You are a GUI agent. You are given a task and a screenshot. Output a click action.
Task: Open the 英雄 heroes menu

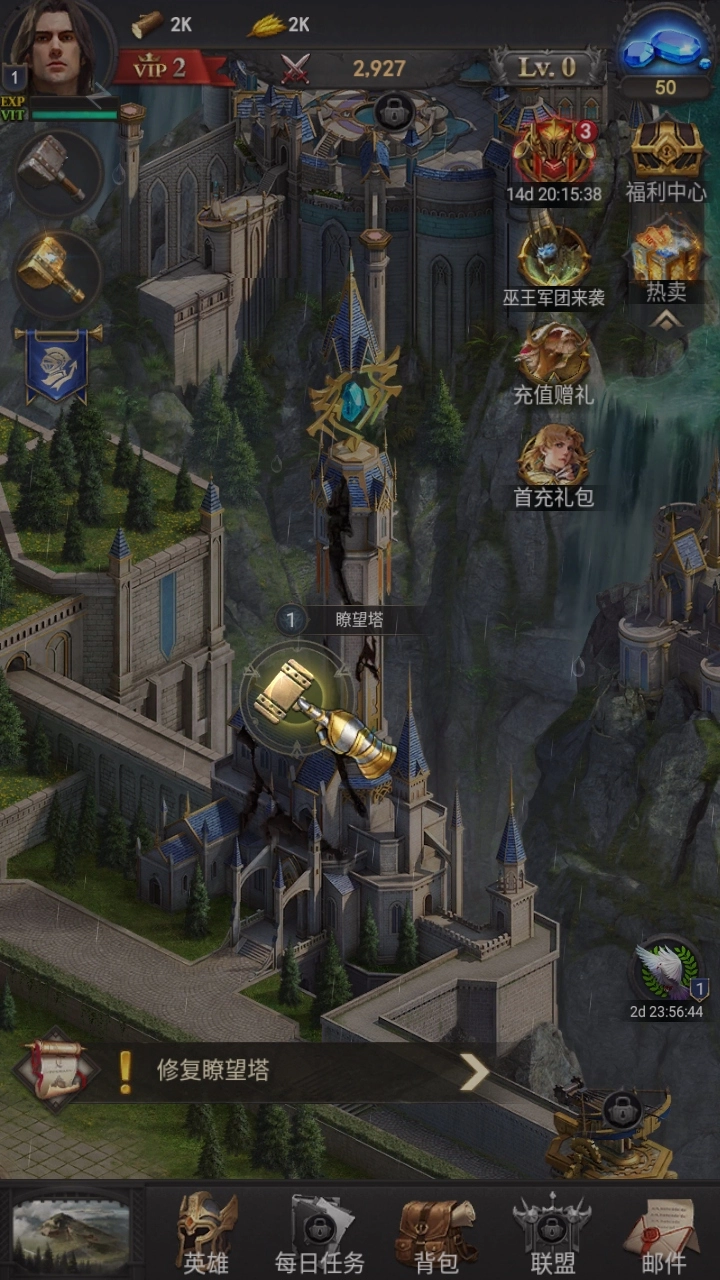pyautogui.click(x=206, y=1234)
